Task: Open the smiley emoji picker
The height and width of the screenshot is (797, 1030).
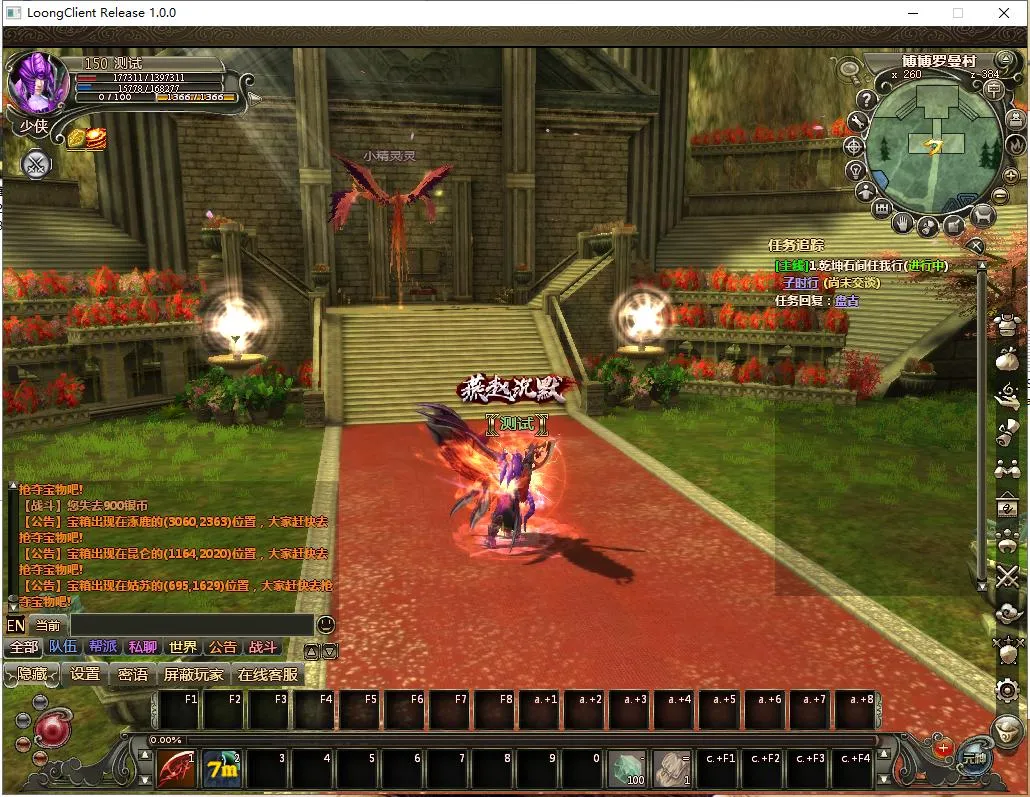Action: point(326,624)
